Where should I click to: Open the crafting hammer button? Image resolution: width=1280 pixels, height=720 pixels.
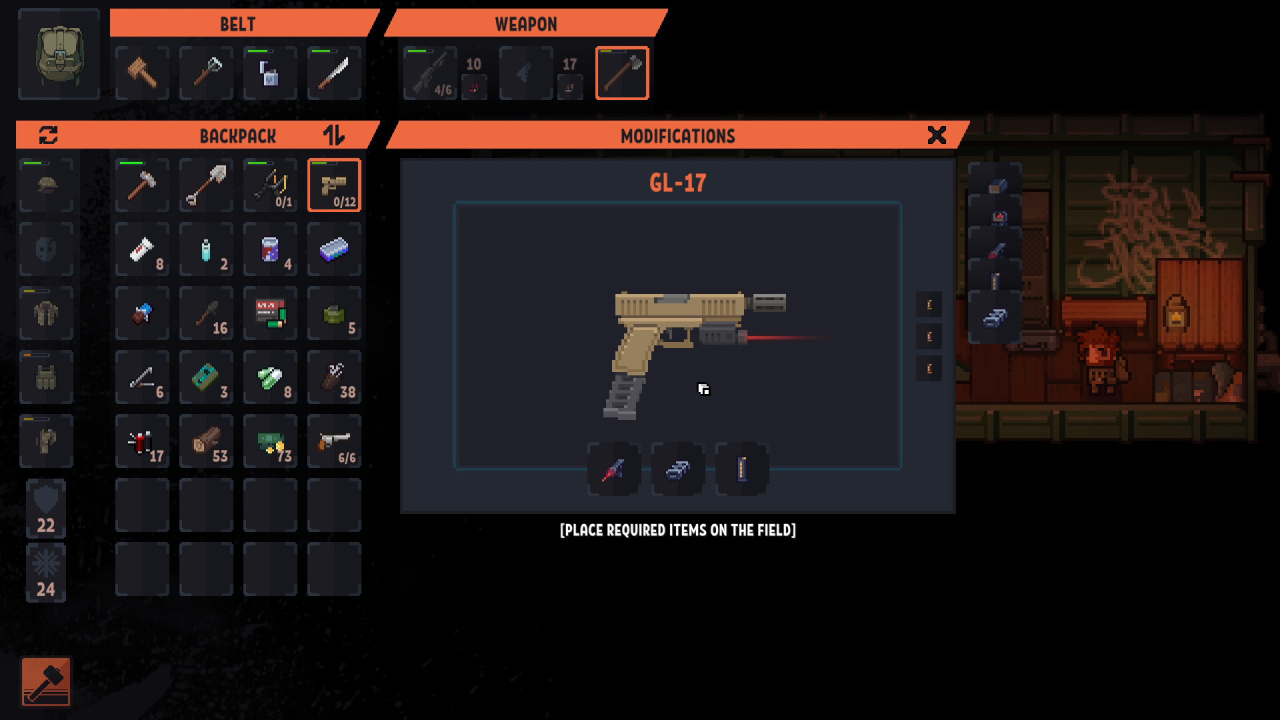click(x=46, y=681)
